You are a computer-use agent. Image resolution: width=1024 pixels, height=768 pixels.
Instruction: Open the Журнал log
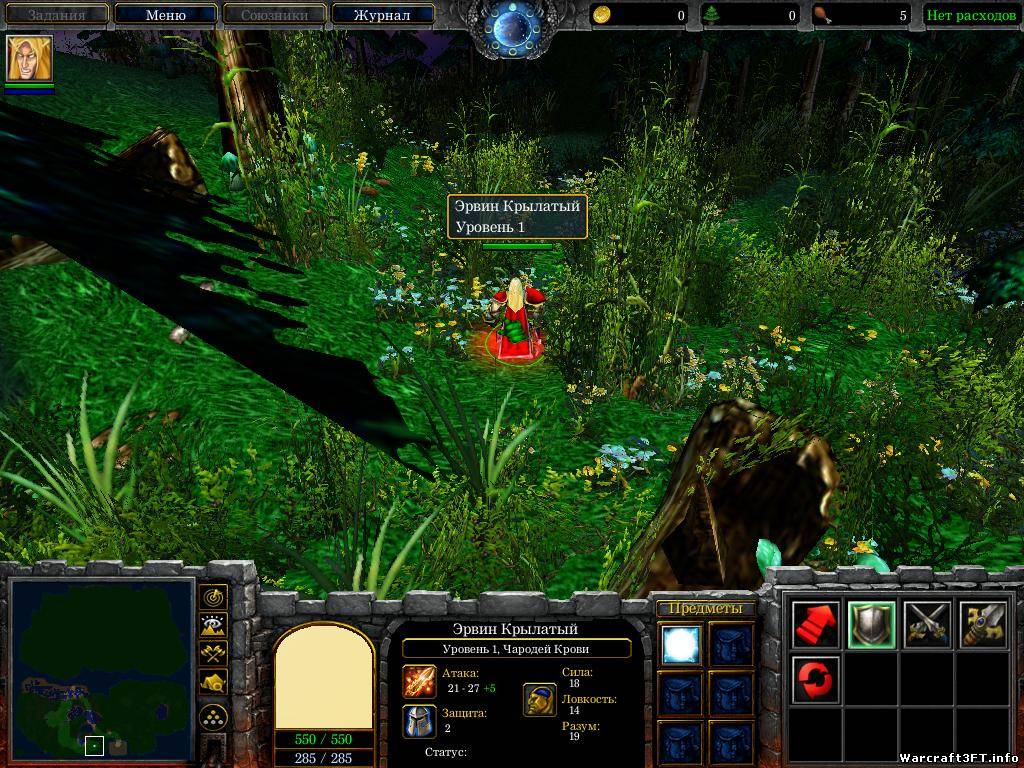pyautogui.click(x=382, y=15)
